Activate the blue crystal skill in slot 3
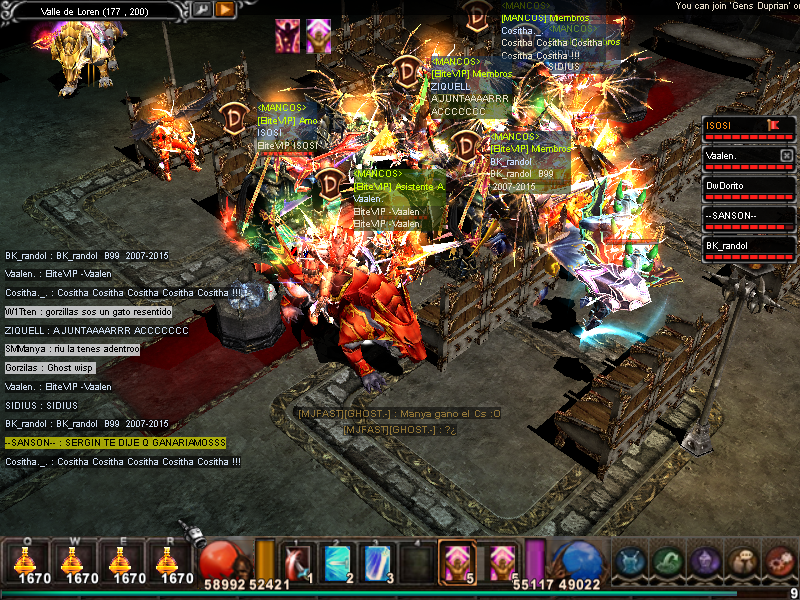 (377, 561)
